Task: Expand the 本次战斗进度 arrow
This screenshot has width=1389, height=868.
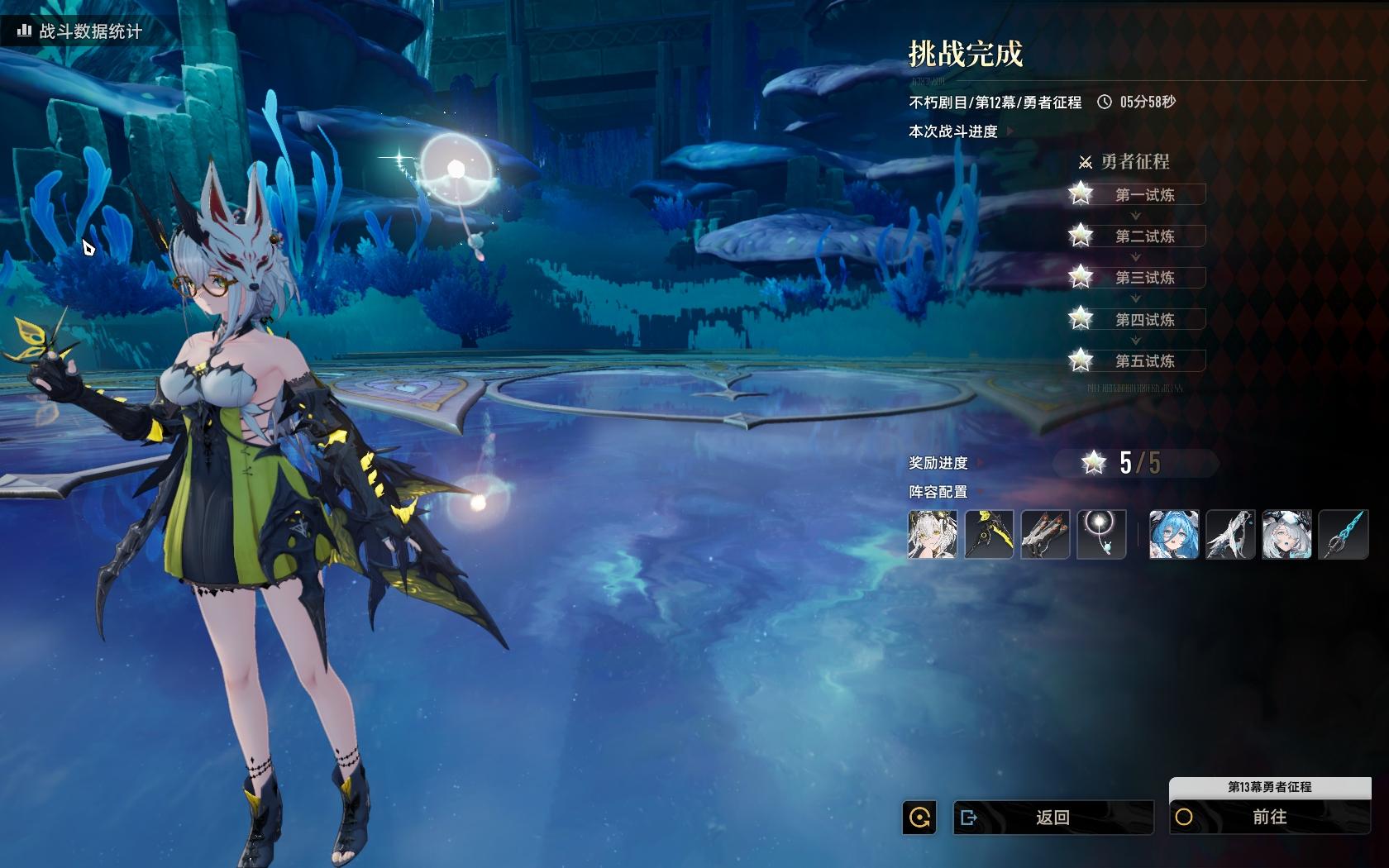Action: [1010, 131]
